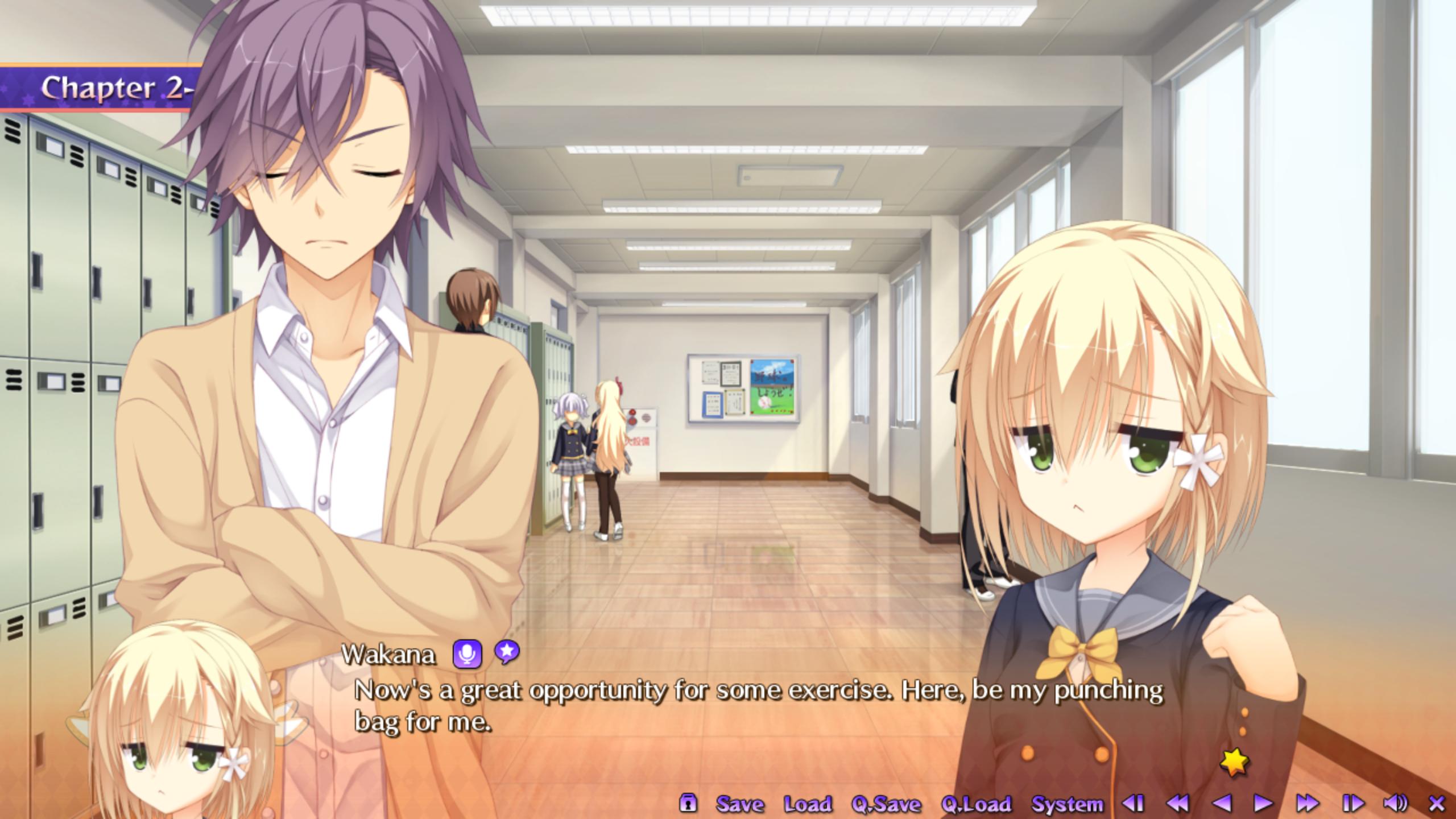1456x819 pixels.
Task: Do a quick save with Q.Save
Action: [x=886, y=804]
